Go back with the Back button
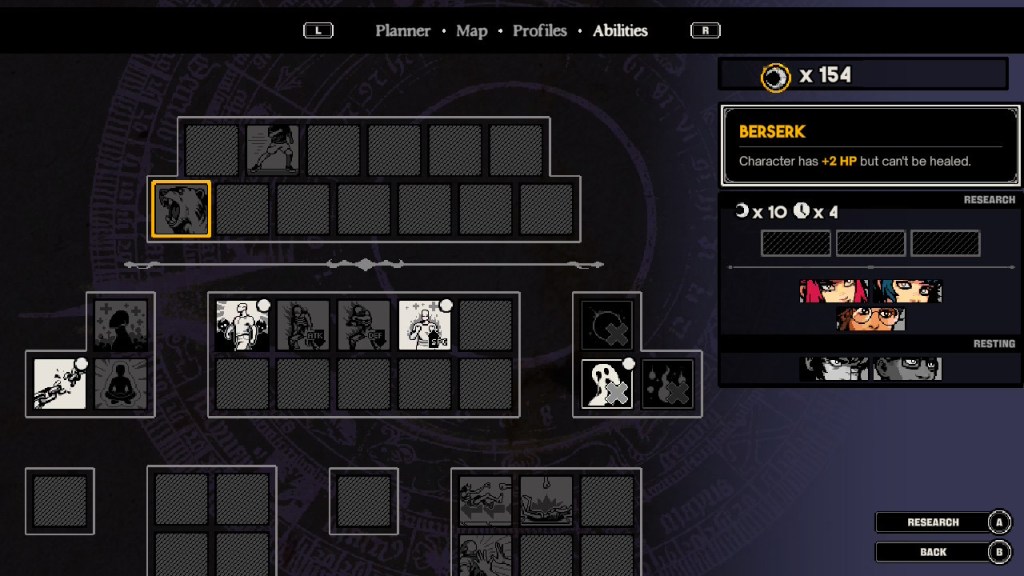The height and width of the screenshot is (576, 1024). click(933, 552)
